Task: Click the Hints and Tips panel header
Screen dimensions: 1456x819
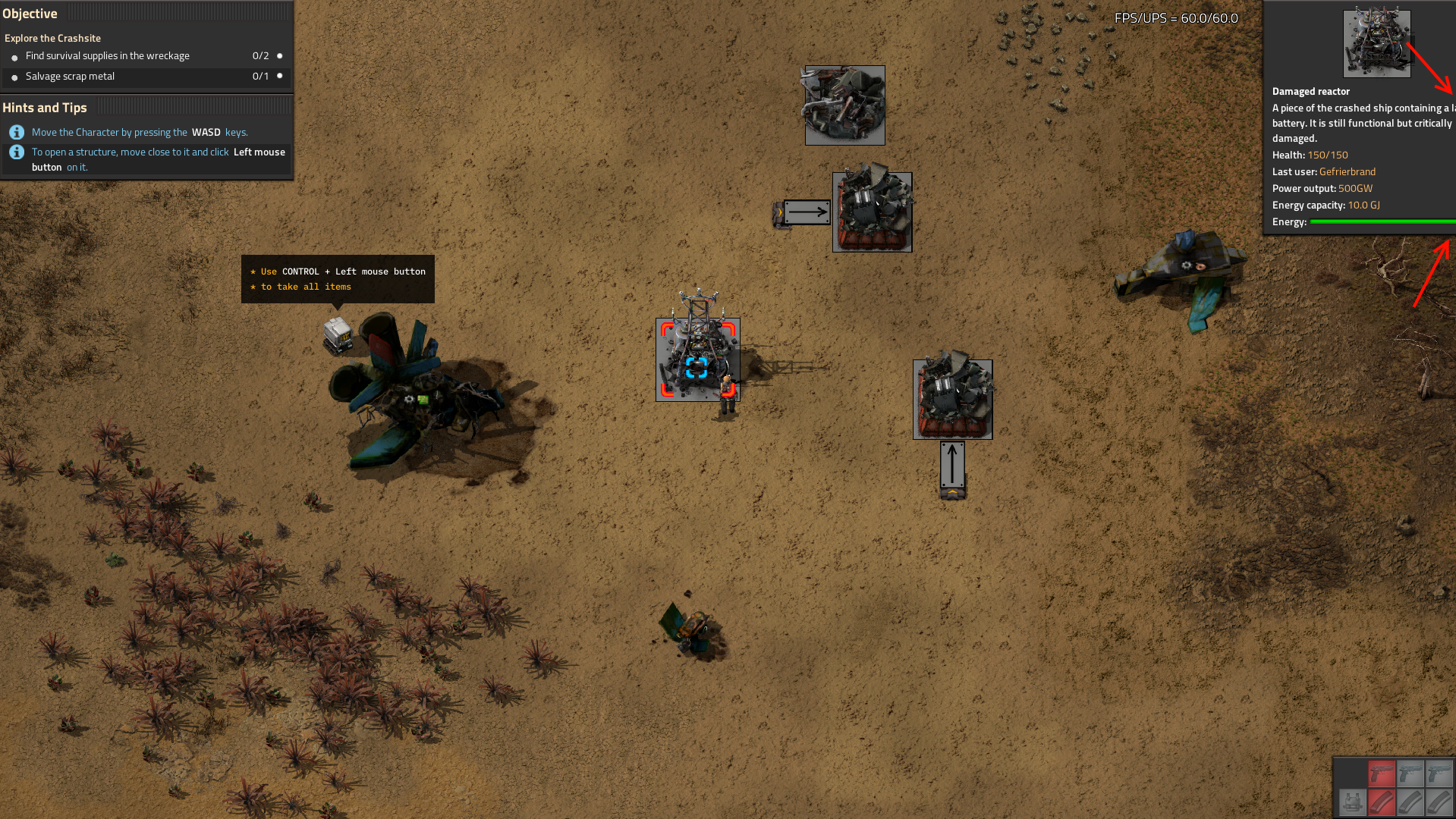Action: (x=45, y=108)
